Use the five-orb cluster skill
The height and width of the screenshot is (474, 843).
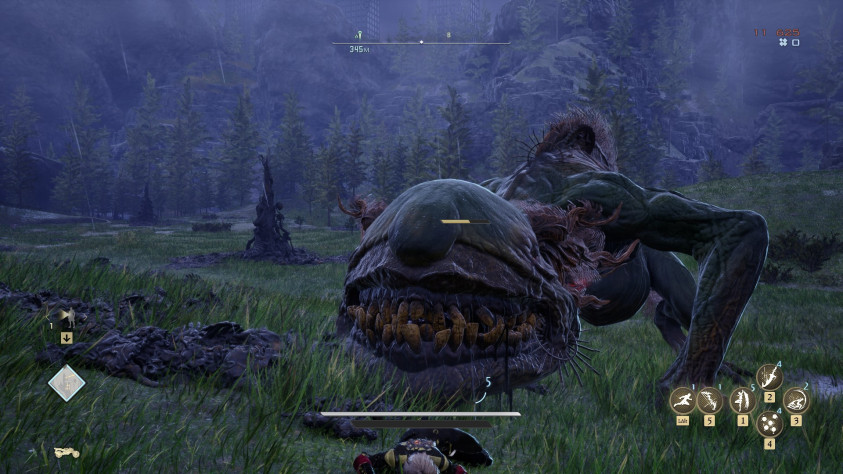(x=769, y=425)
